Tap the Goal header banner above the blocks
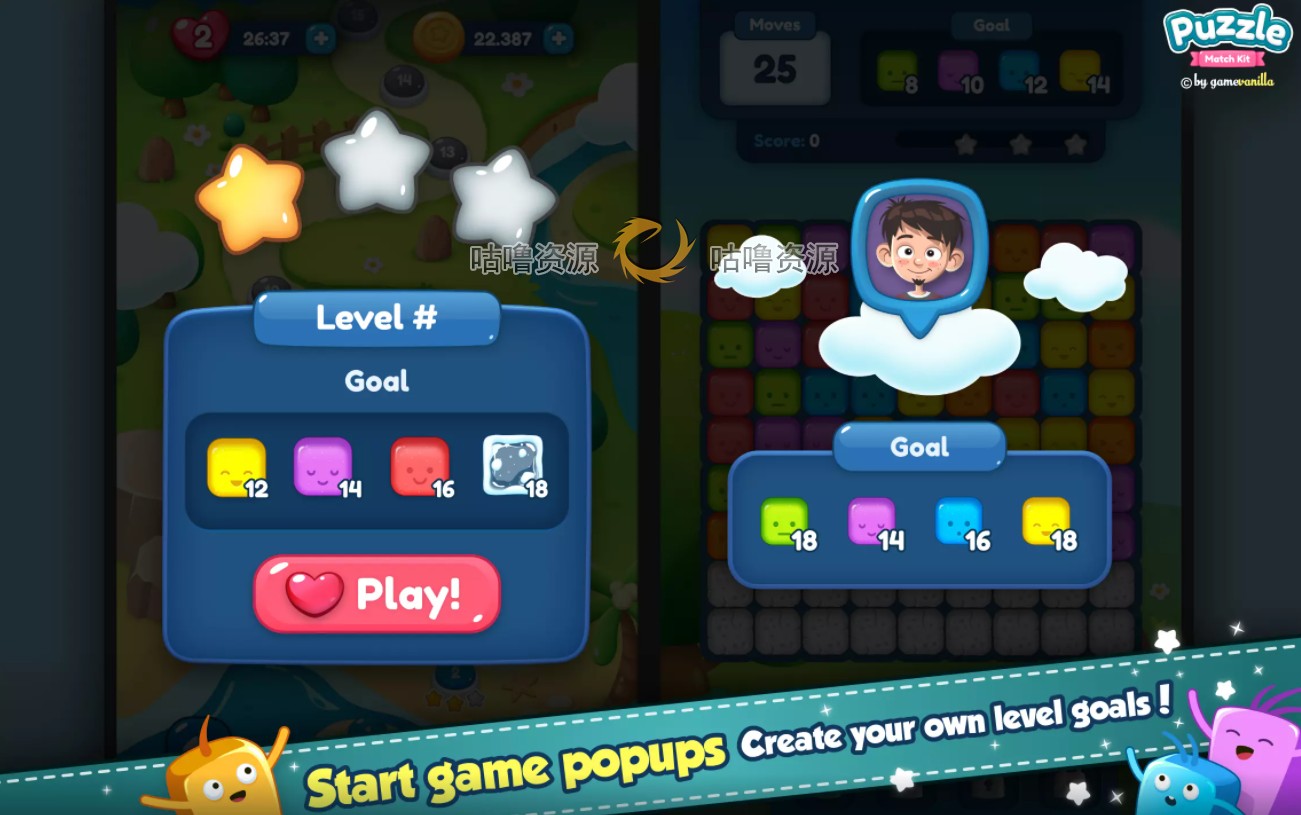 click(918, 447)
